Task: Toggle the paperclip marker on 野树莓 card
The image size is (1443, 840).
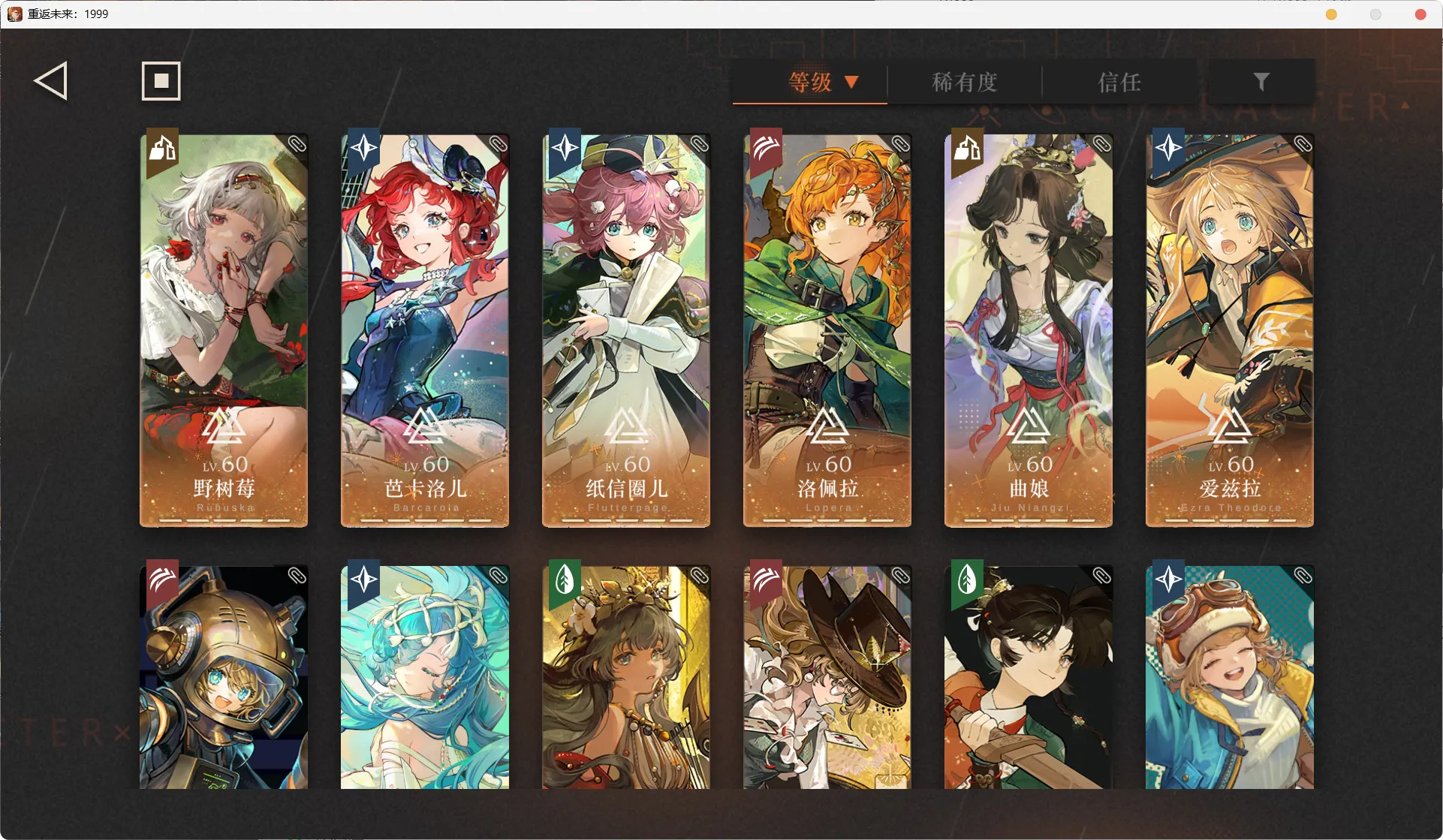Action: click(x=297, y=144)
